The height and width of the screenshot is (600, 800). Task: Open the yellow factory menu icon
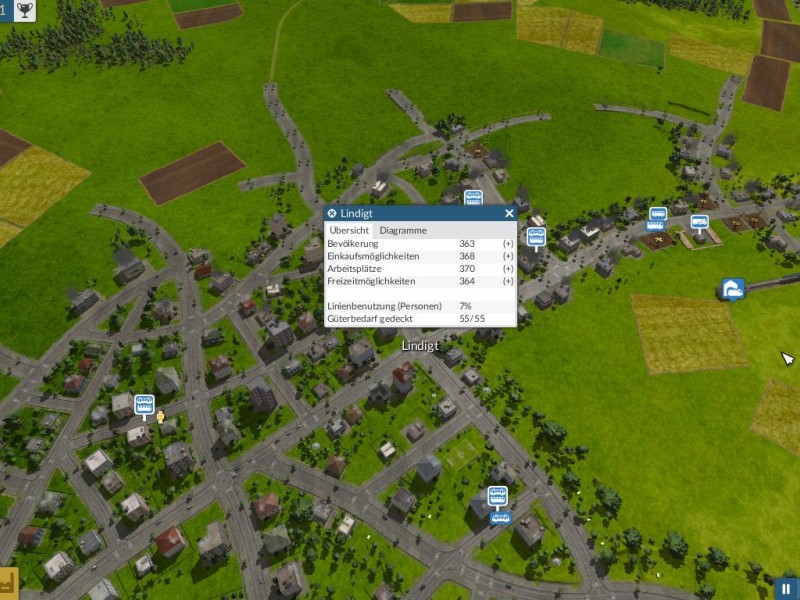9,581
